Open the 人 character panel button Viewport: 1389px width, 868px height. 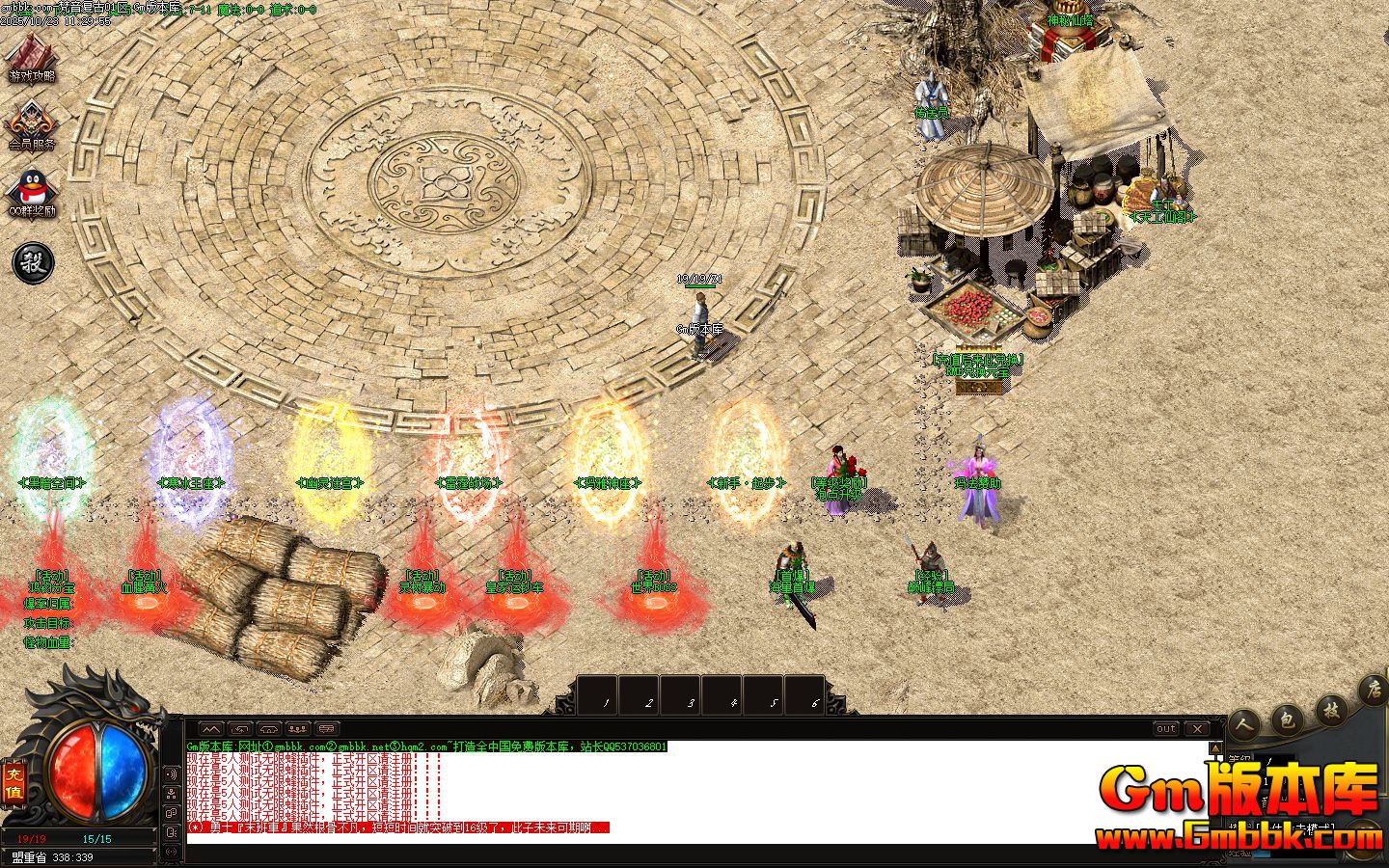(x=1245, y=723)
